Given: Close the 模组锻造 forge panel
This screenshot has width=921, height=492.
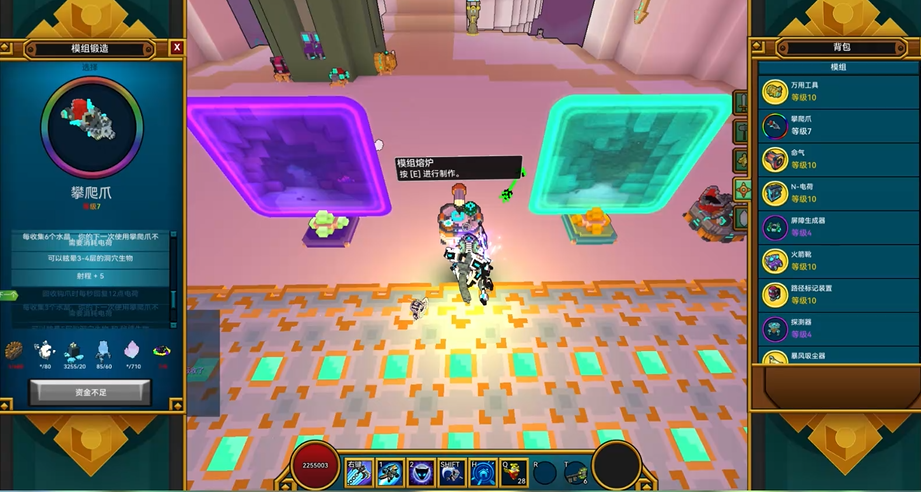Looking at the screenshot, I should pyautogui.click(x=177, y=47).
